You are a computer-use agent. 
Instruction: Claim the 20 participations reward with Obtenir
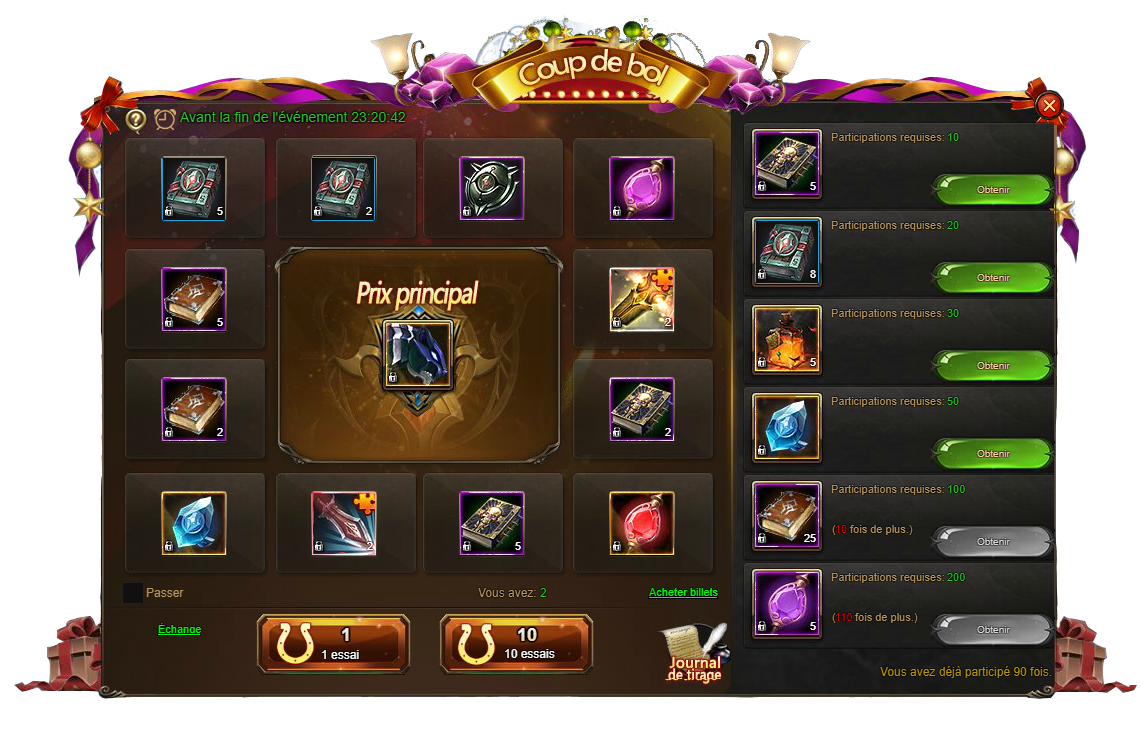click(x=992, y=278)
